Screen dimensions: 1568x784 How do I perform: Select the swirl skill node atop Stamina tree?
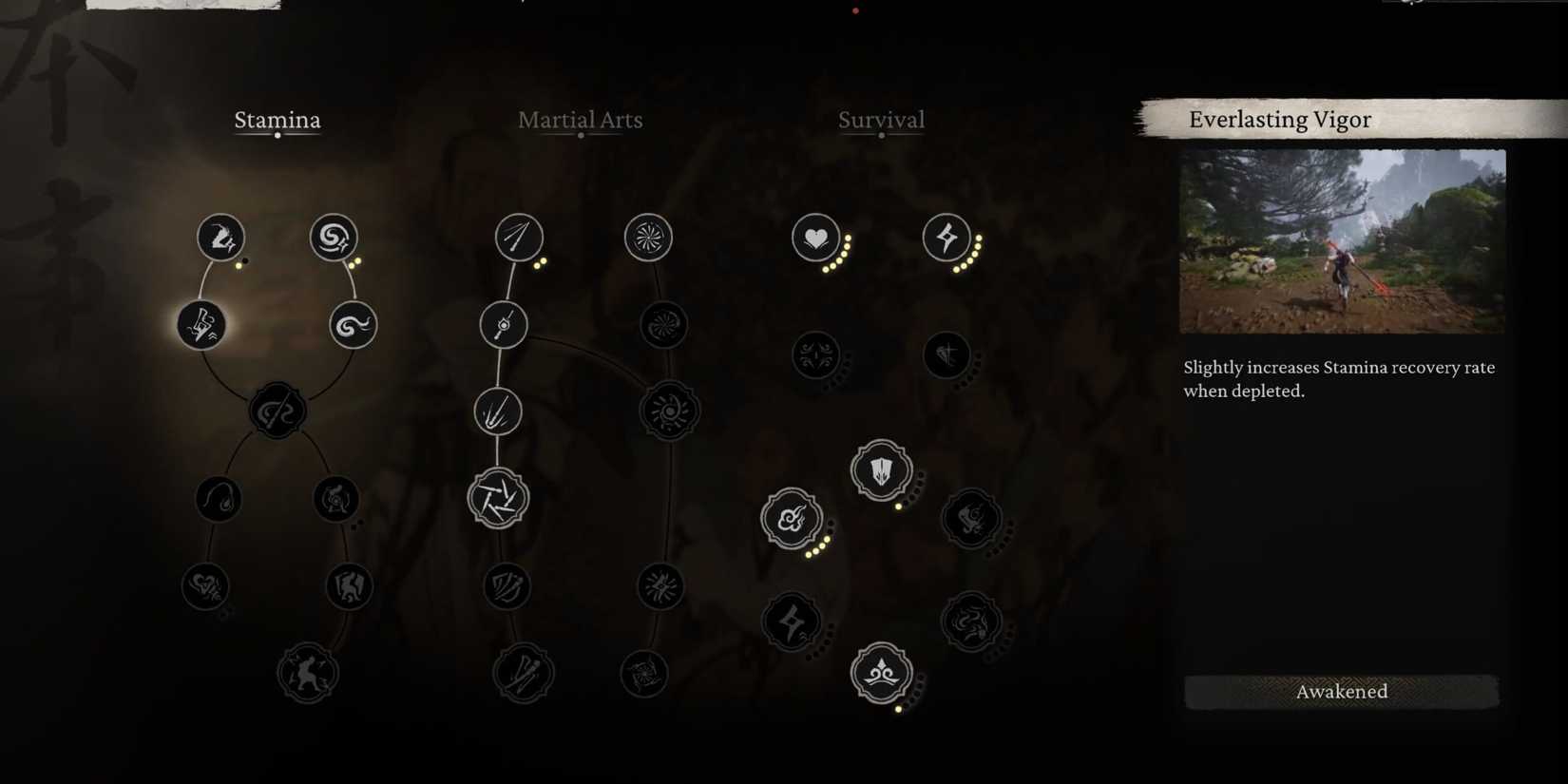pos(334,239)
